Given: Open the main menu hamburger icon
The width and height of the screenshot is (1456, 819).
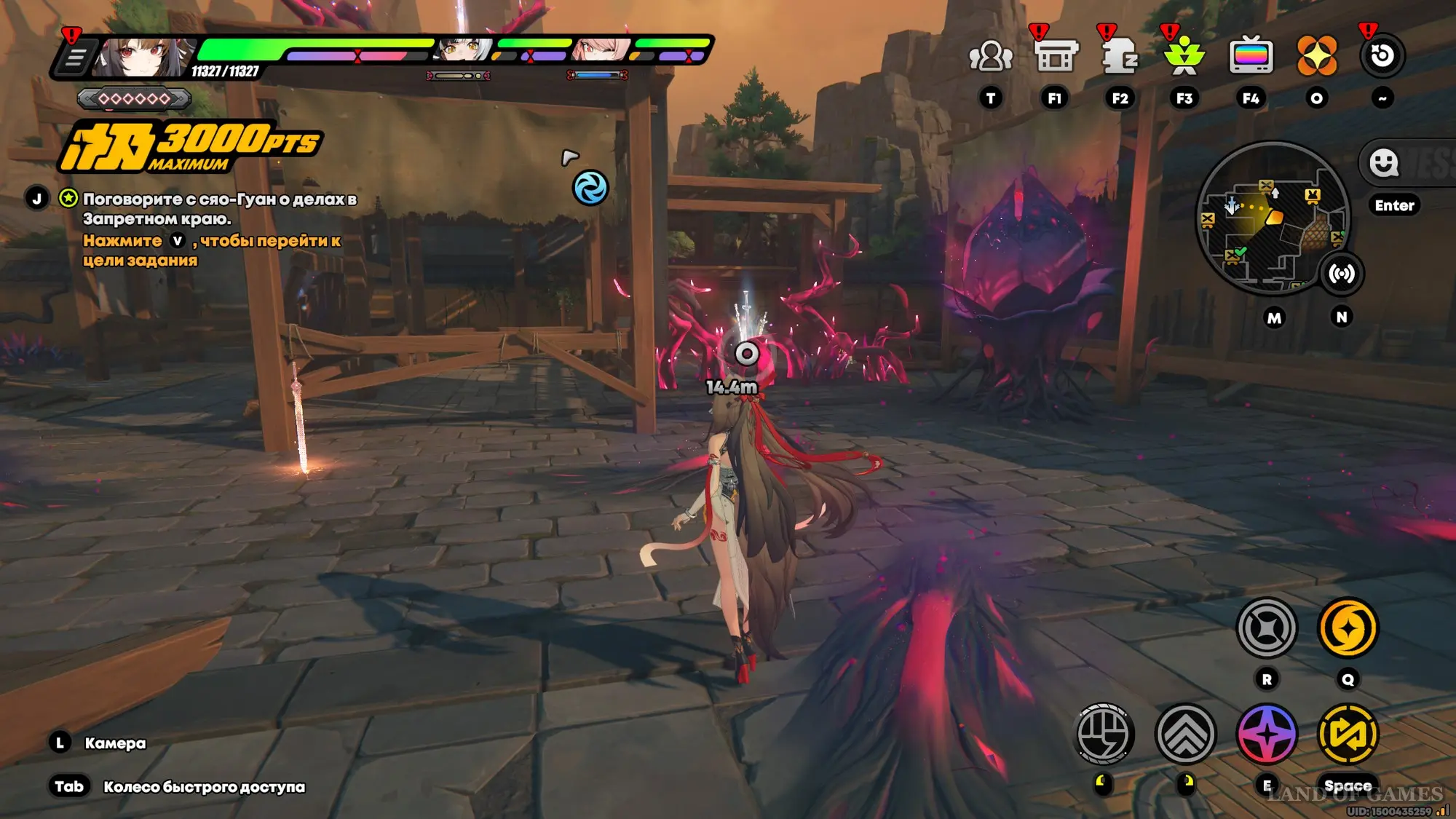Looking at the screenshot, I should click(x=75, y=58).
